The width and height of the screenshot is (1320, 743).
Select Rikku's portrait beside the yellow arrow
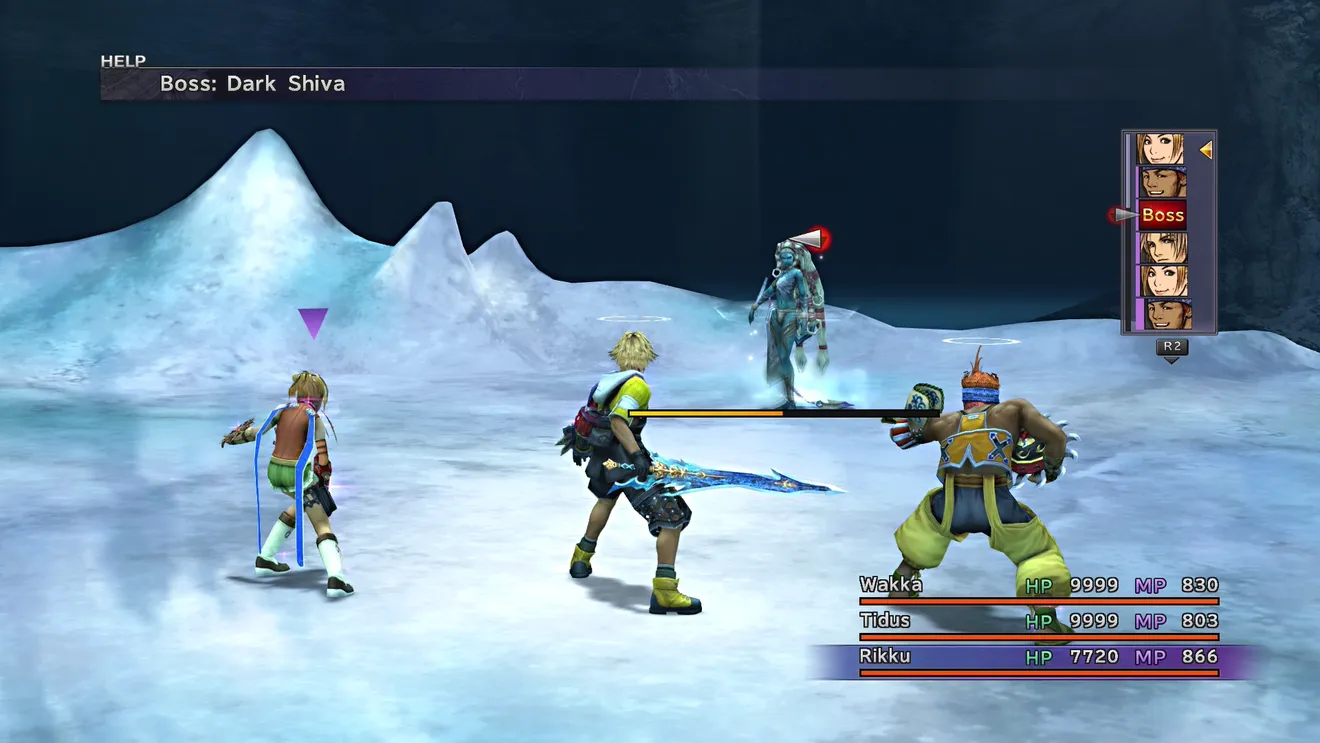1160,150
